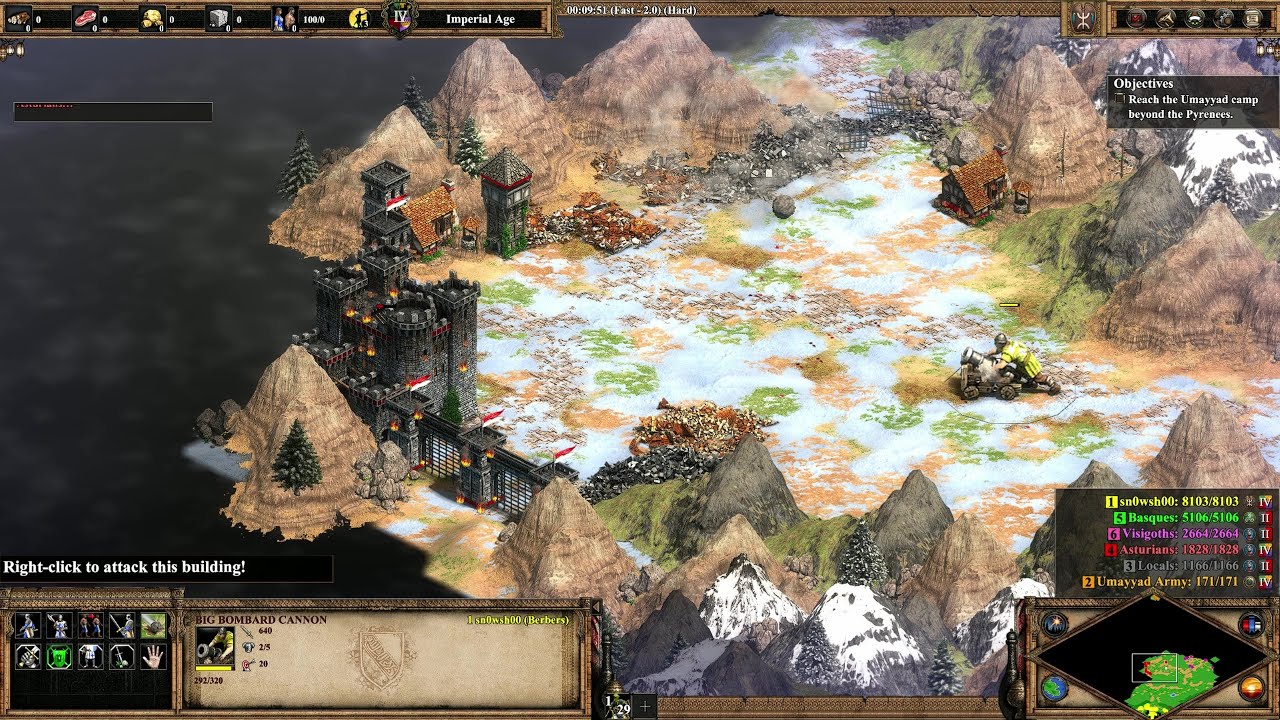The height and width of the screenshot is (720, 1280).
Task: Click the open hand Stop command
Action: 154,657
